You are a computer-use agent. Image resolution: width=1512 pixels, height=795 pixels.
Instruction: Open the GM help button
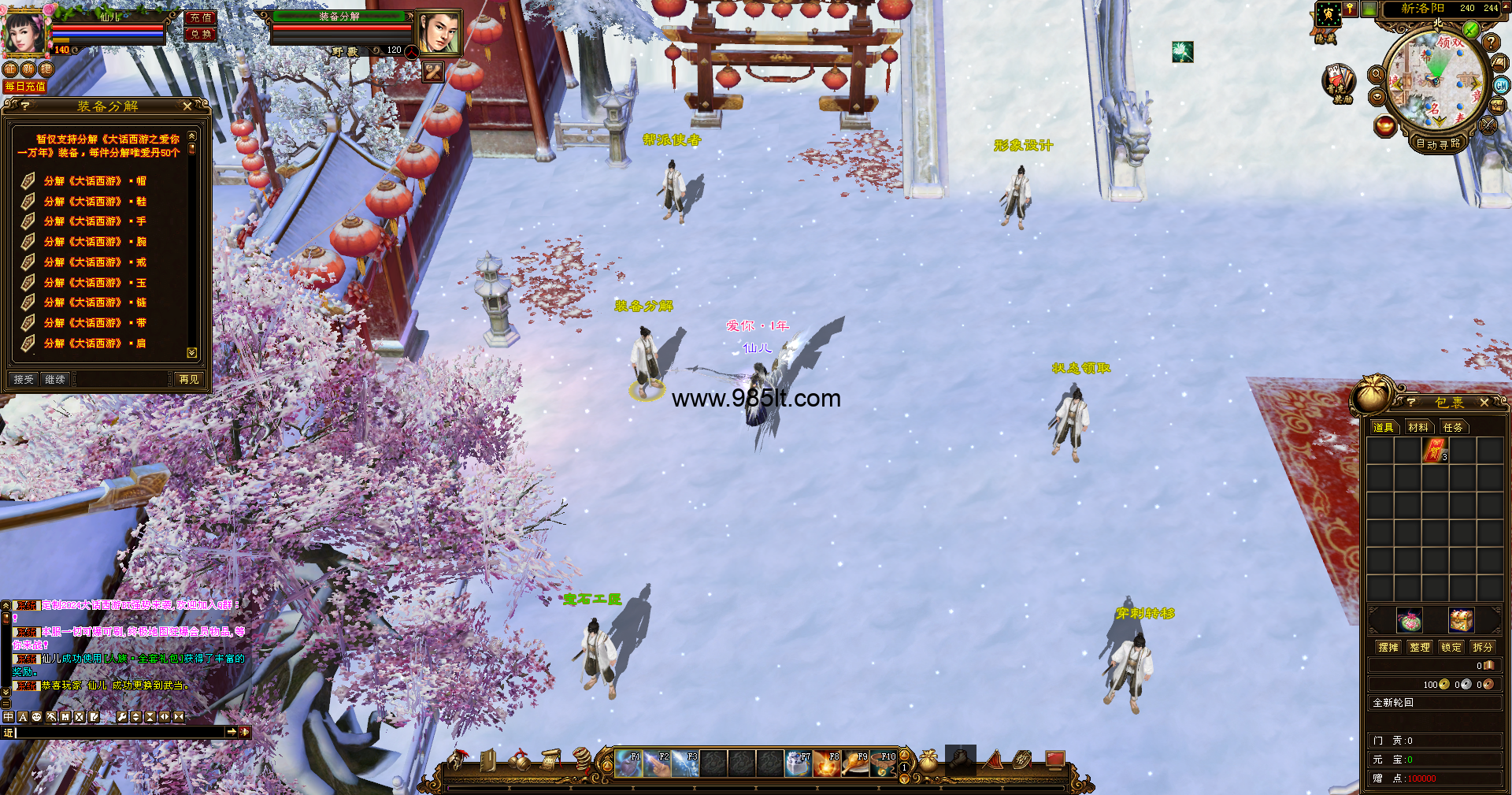coord(1501,86)
